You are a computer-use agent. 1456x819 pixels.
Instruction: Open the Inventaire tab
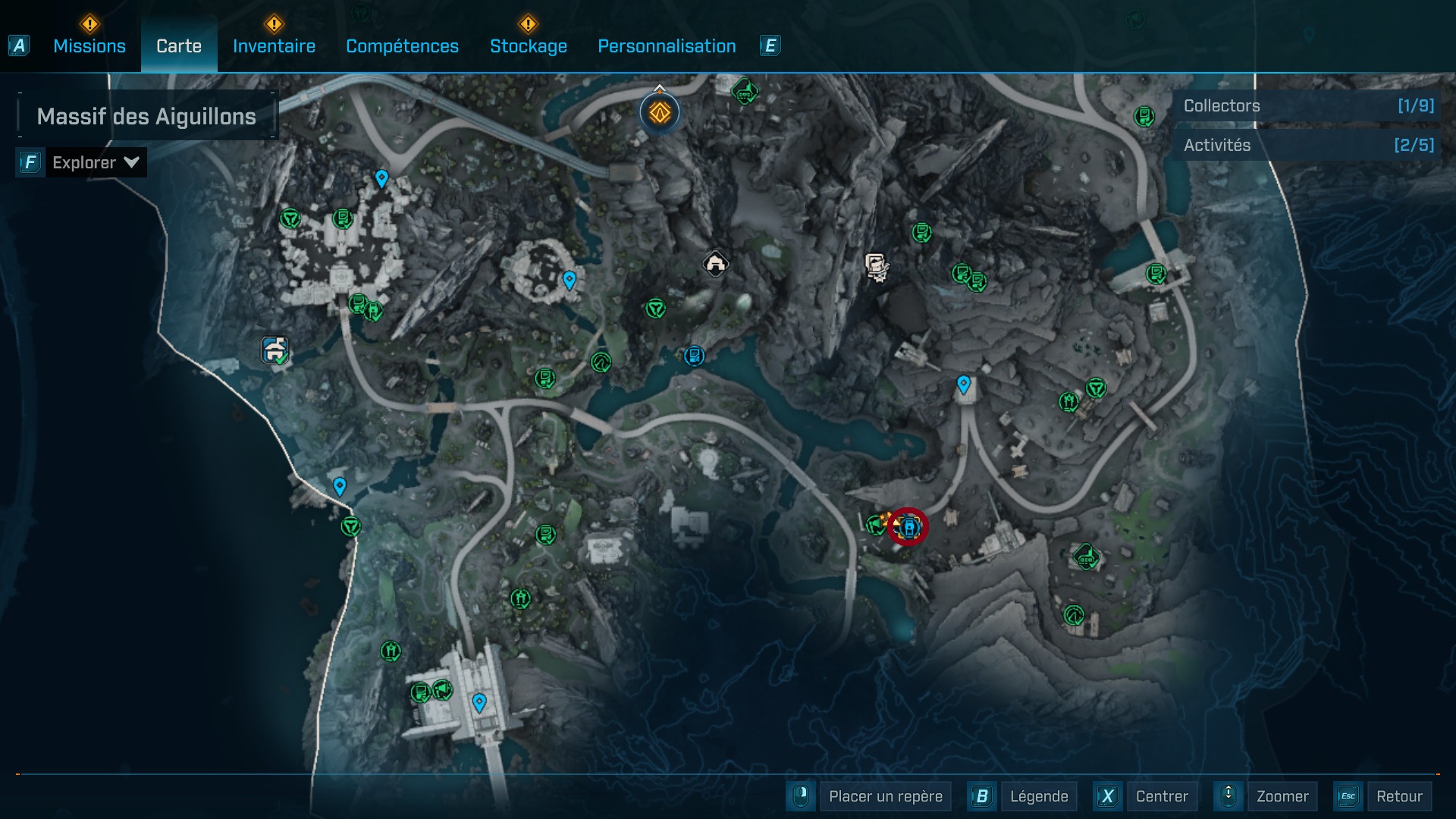coord(274,46)
